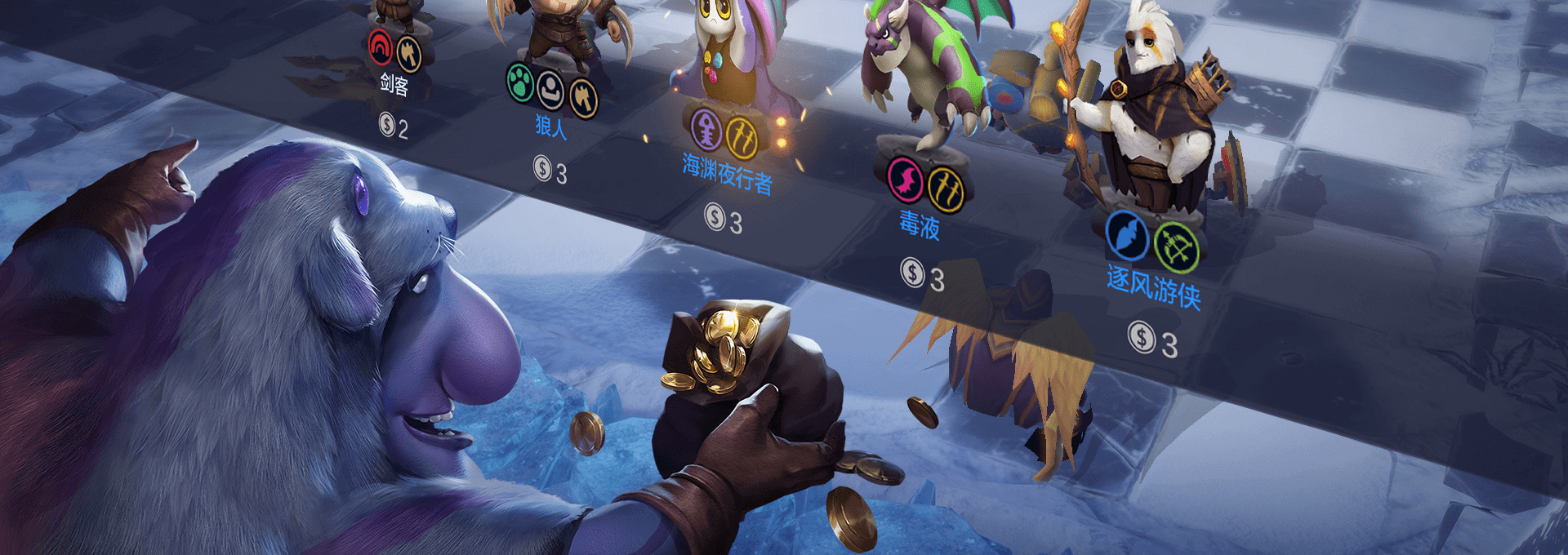This screenshot has width=1568, height=555.
Task: Buy the 剑客 unit from the shop
Action: pyautogui.click(x=394, y=83)
